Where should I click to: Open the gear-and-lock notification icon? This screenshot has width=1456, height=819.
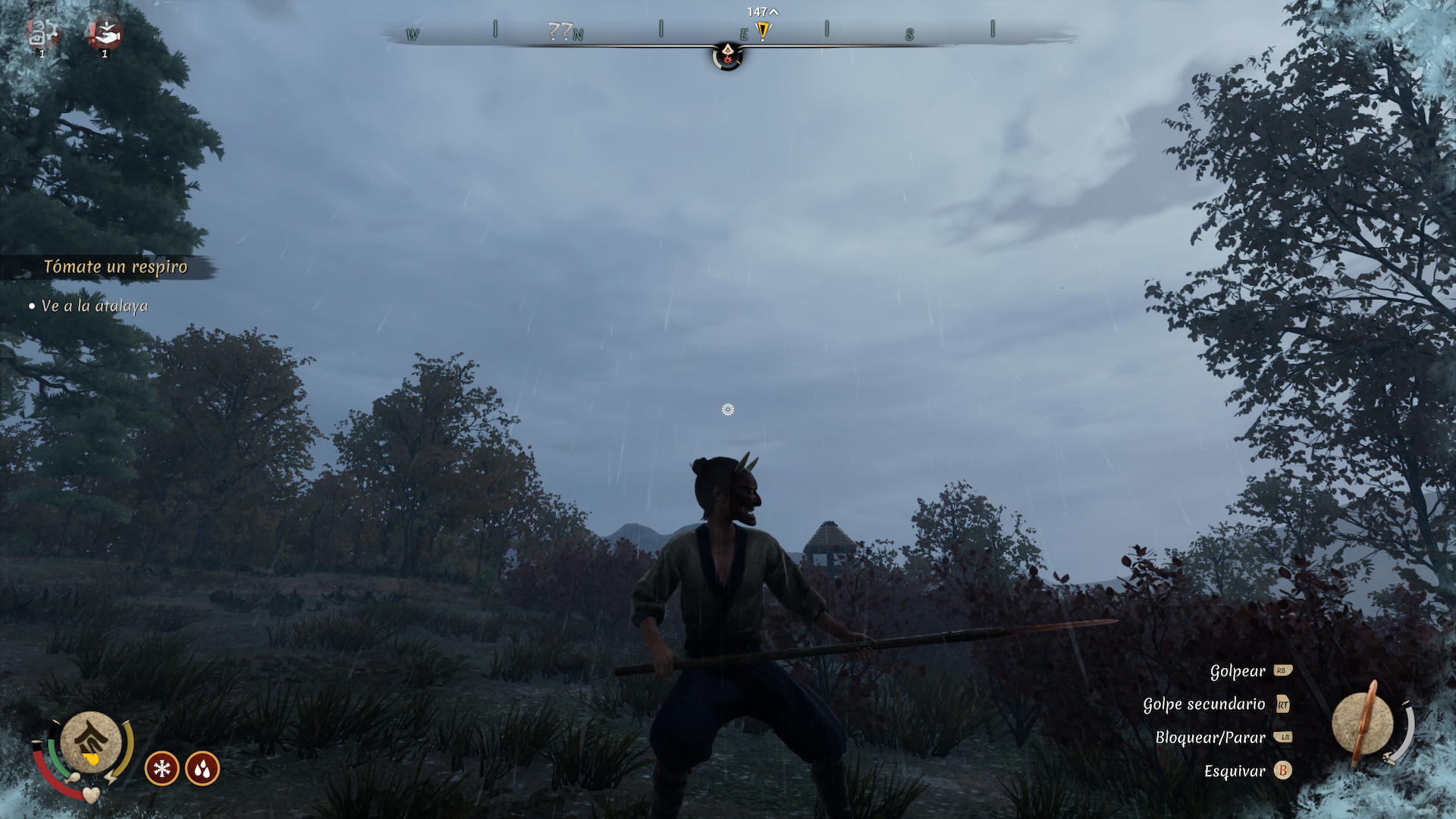(42, 33)
